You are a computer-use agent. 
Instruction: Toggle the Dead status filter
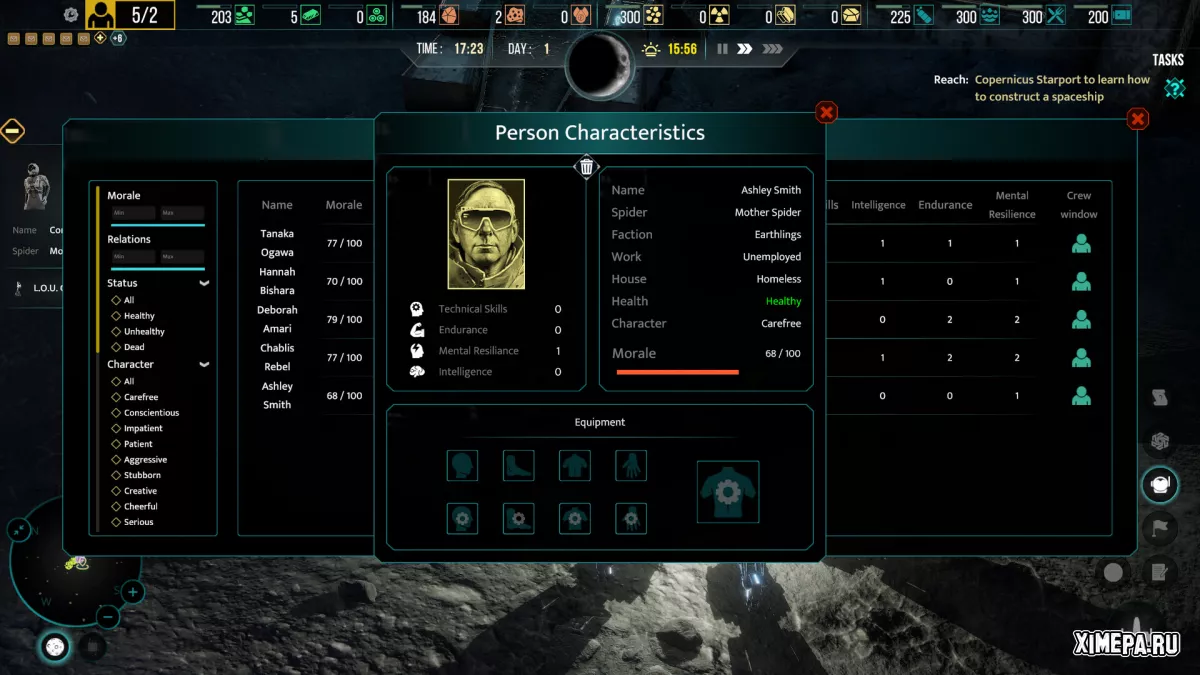[116, 347]
